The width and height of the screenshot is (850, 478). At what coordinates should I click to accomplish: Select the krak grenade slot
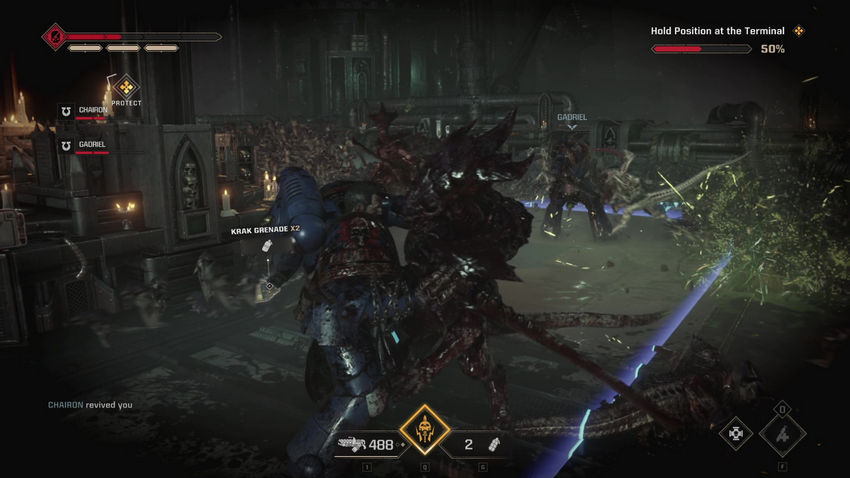(x=479, y=443)
